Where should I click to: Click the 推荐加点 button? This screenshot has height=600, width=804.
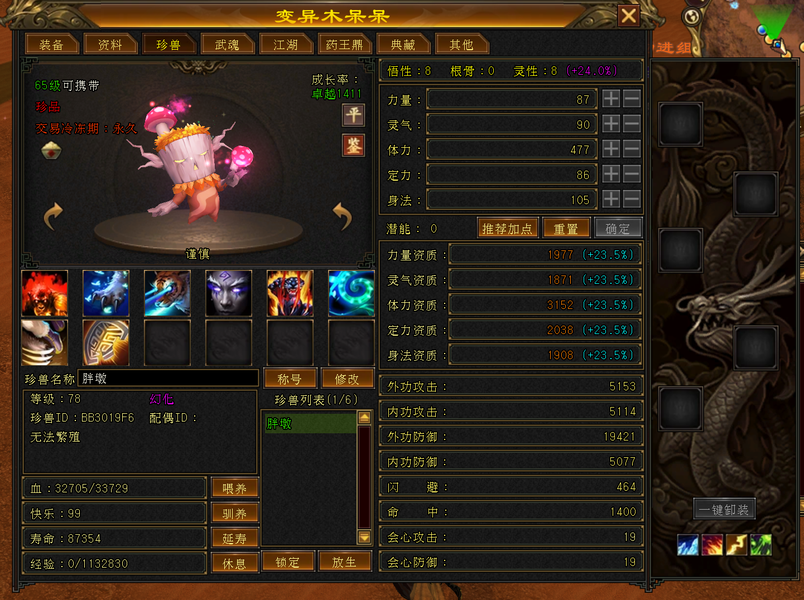(x=507, y=228)
